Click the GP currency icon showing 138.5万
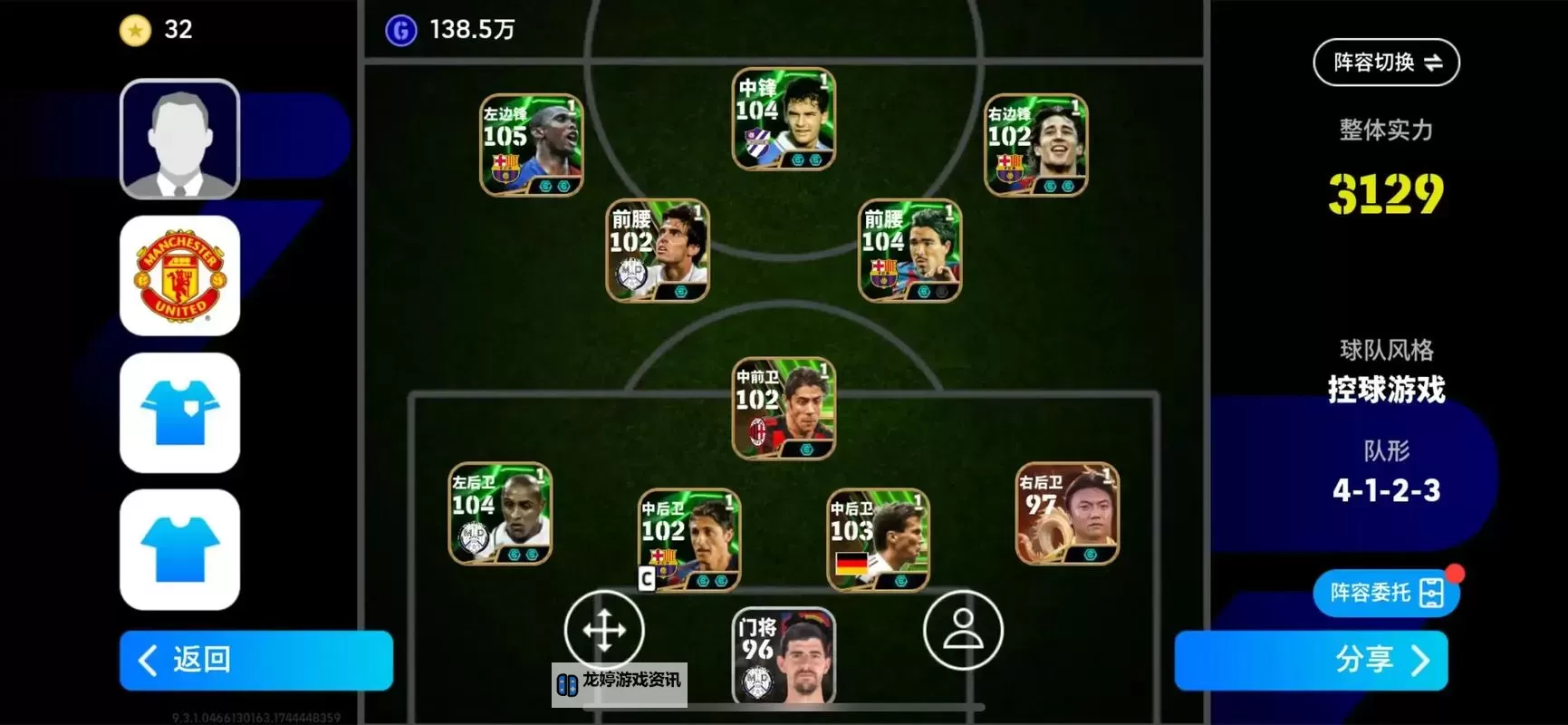 [x=401, y=30]
